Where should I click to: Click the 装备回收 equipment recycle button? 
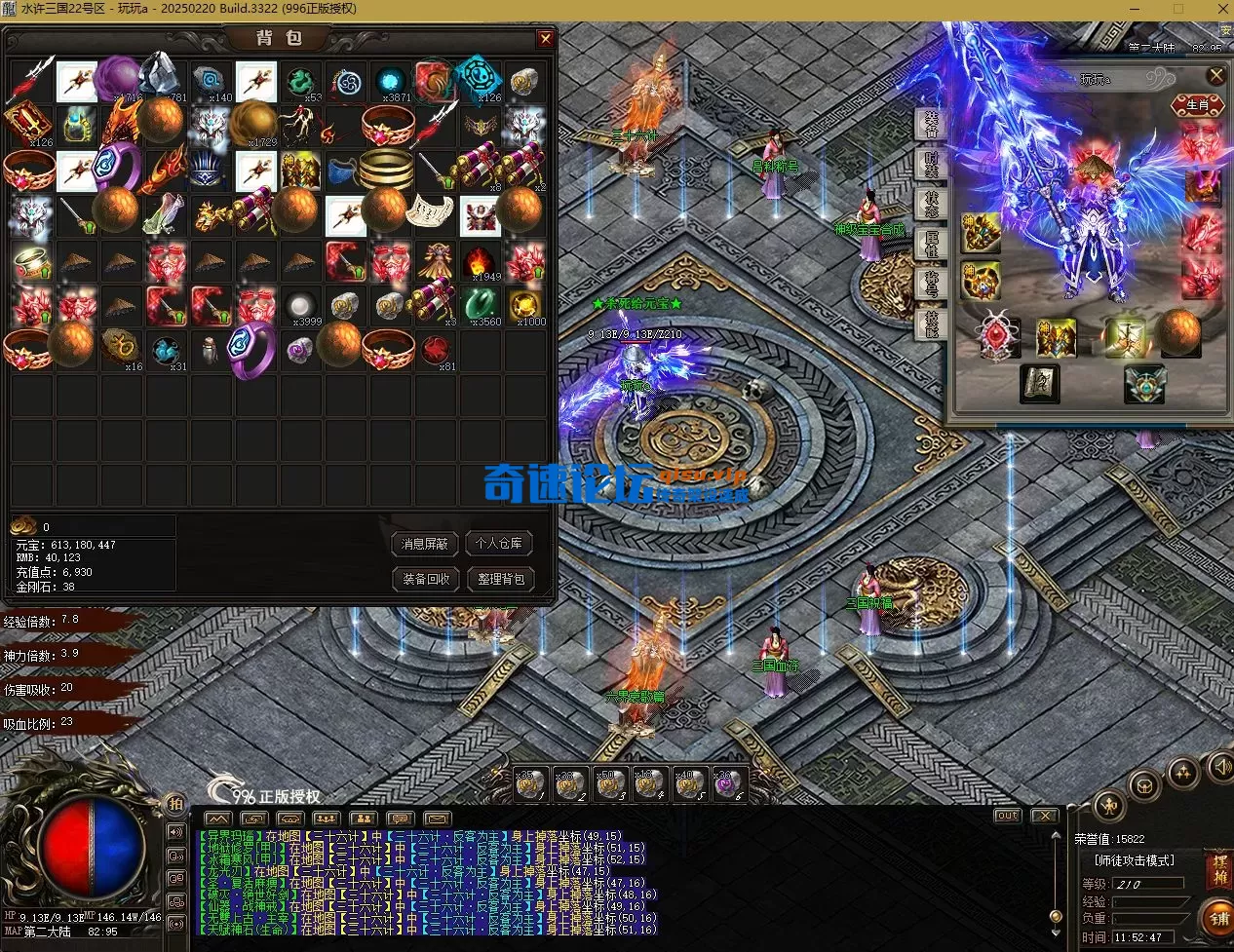(426, 579)
